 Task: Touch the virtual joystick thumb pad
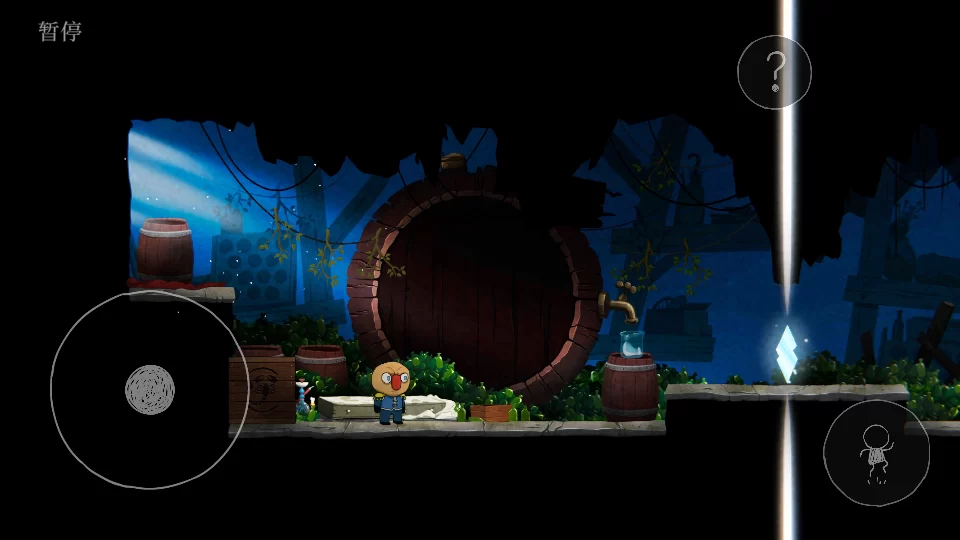click(150, 389)
